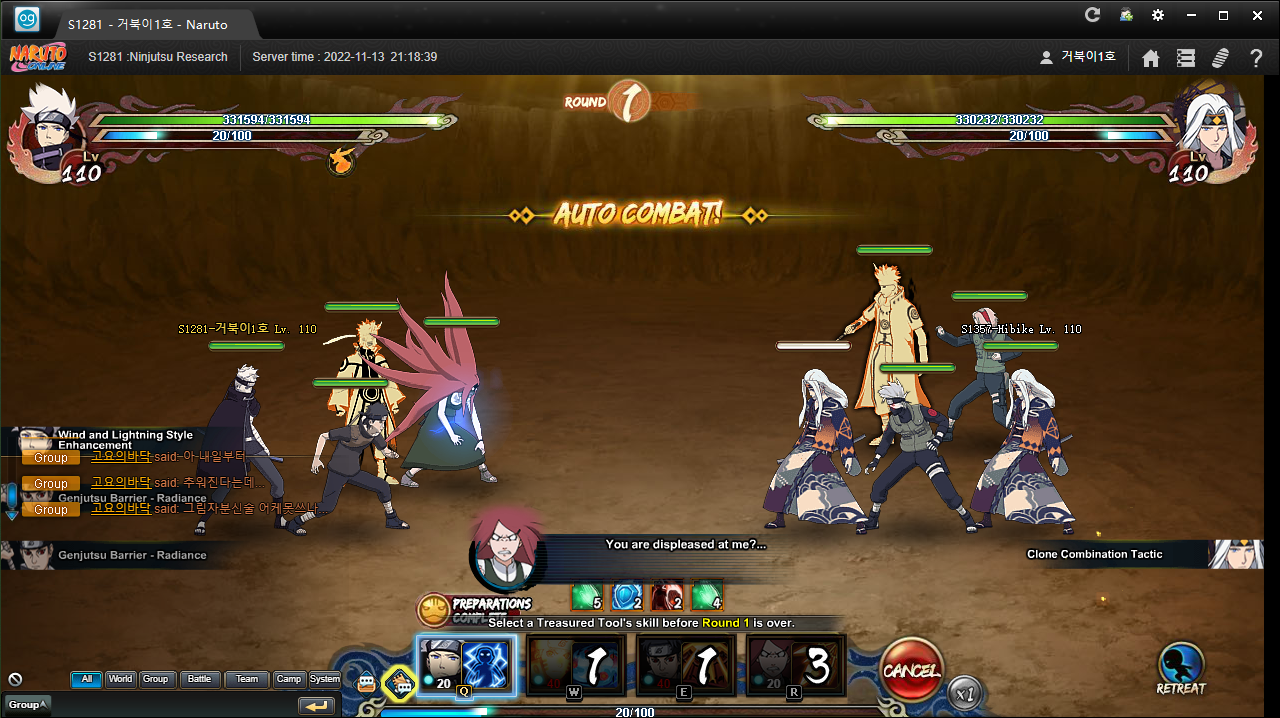Toggle the x1 battle speed button
The height and width of the screenshot is (718, 1280).
(965, 692)
